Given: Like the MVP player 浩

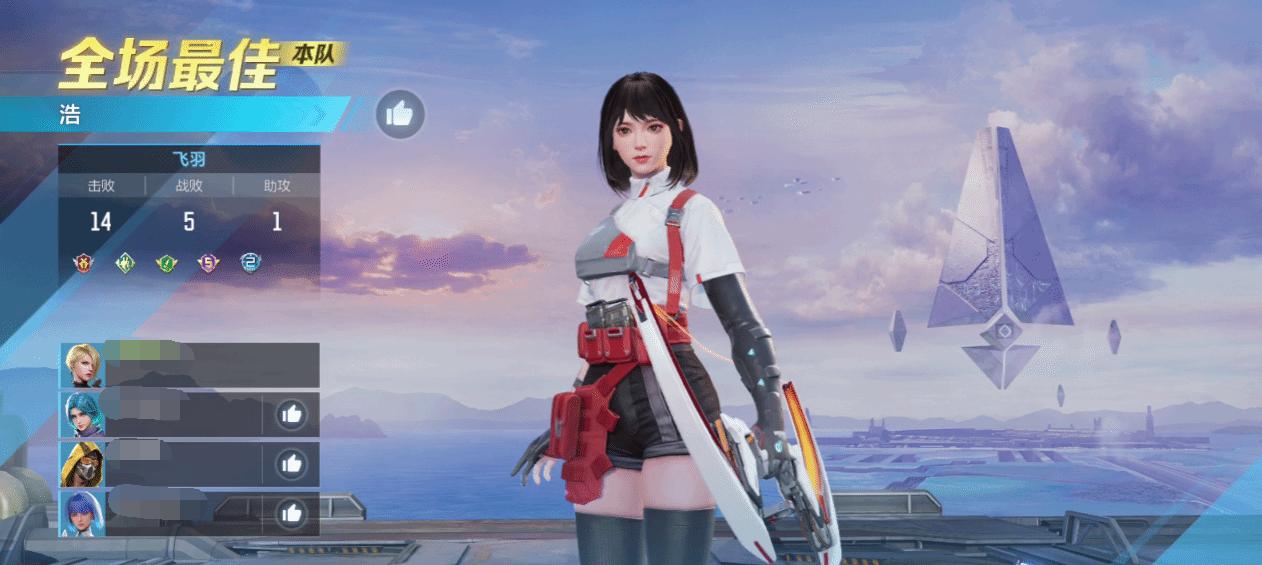Looking at the screenshot, I should coord(400,114).
